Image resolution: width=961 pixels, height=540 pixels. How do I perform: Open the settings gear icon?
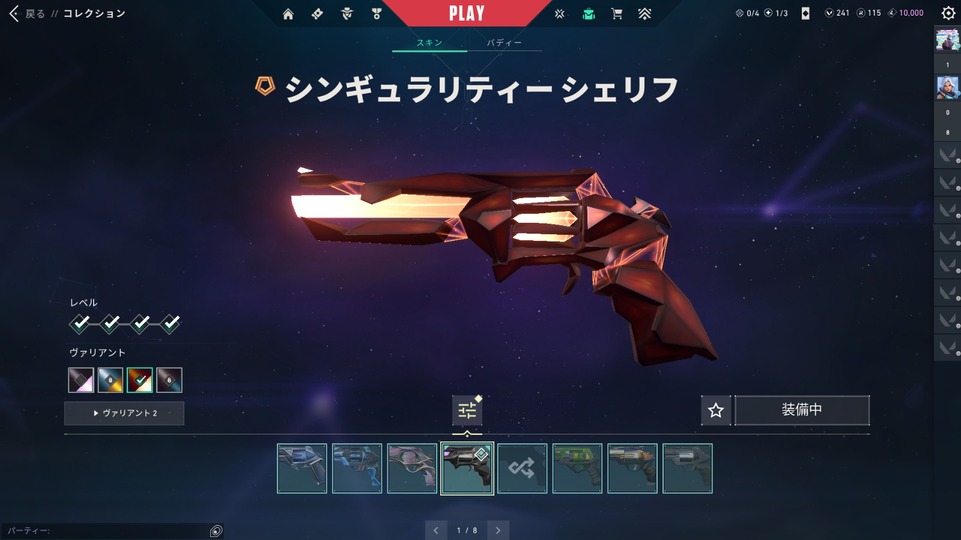click(x=948, y=14)
